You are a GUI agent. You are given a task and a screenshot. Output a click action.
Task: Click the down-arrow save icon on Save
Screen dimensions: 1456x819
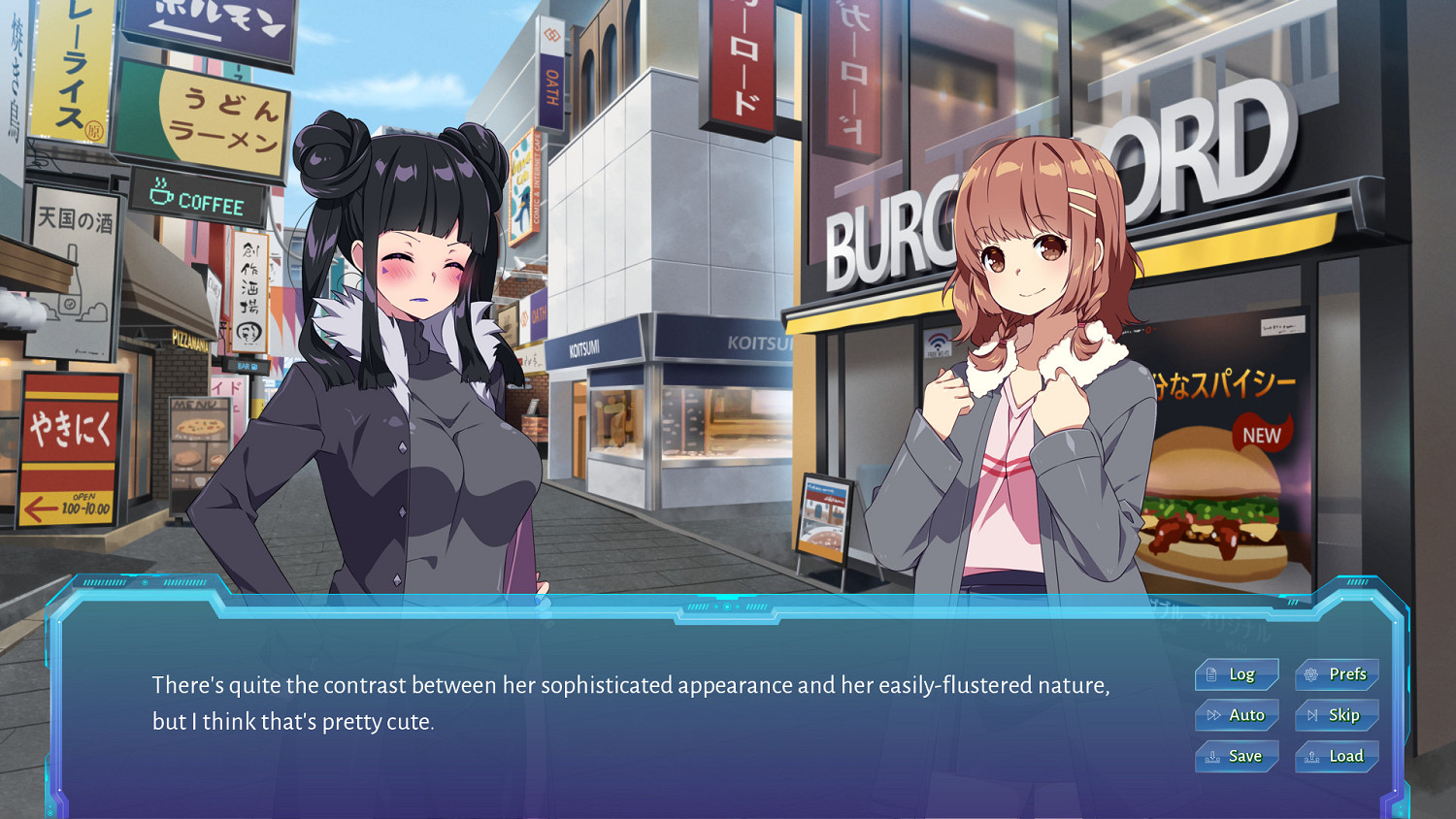[1212, 756]
